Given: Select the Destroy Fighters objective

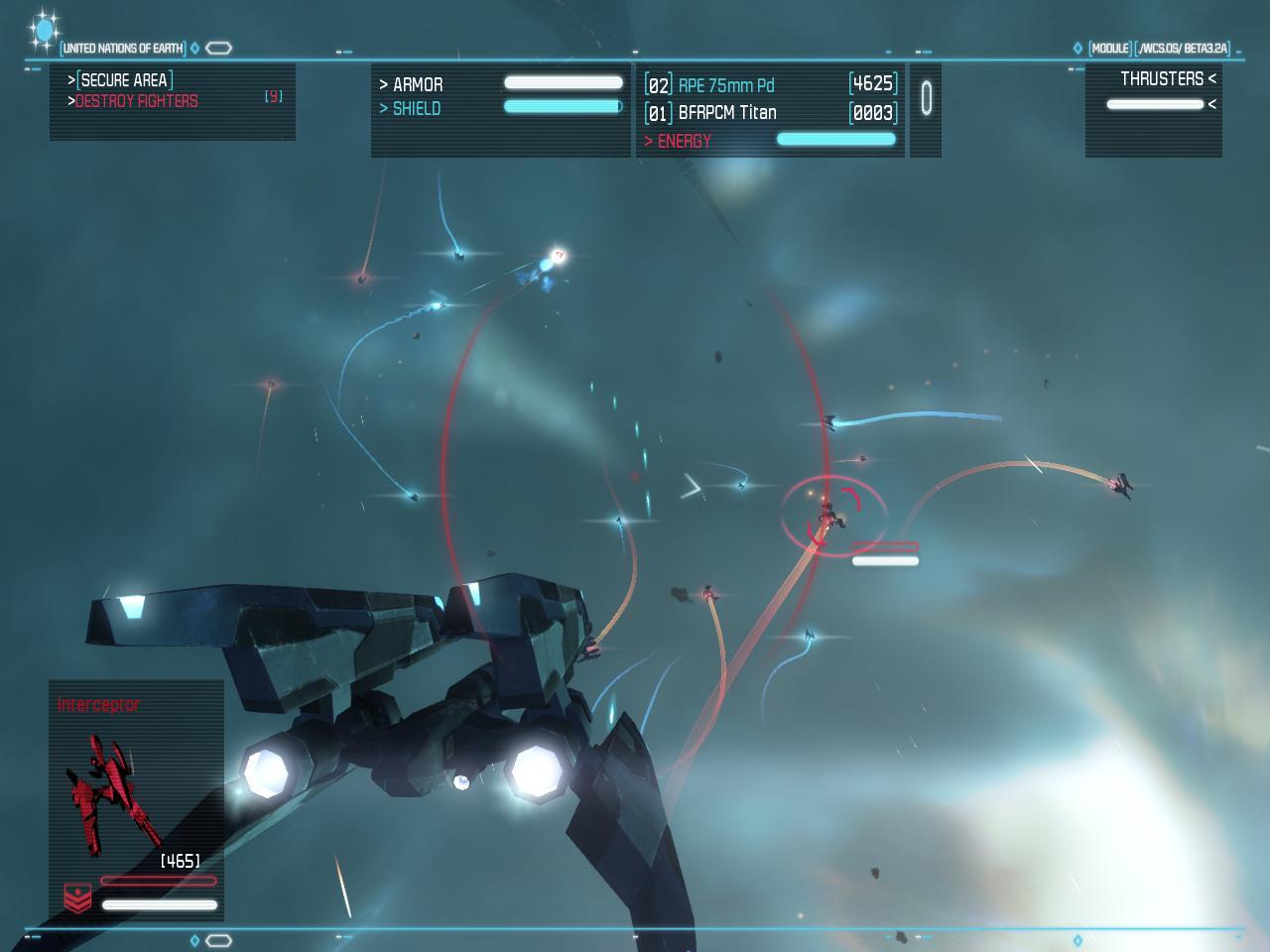Looking at the screenshot, I should point(136,101).
